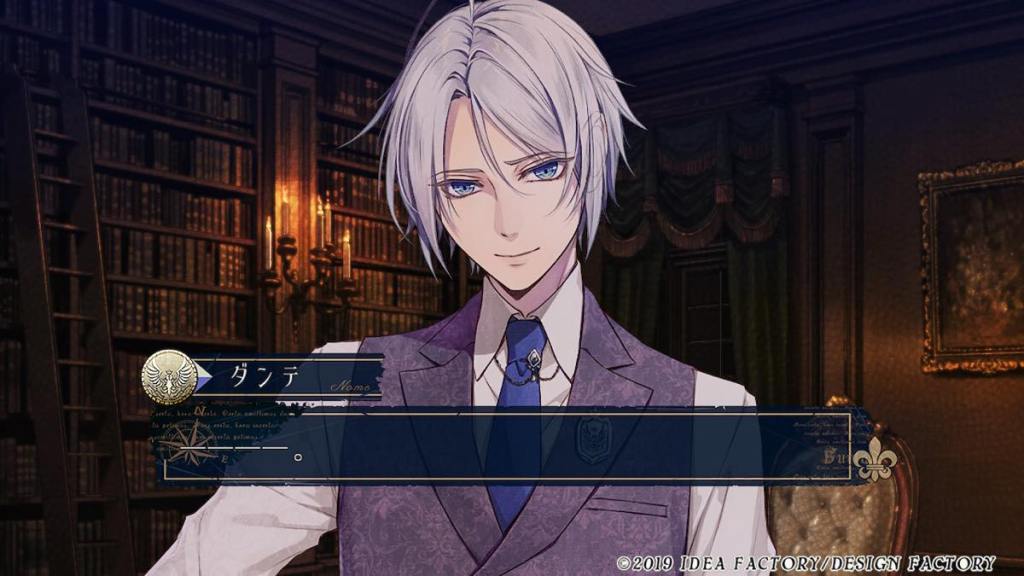Advance the dialogue by clicking the text box

pyautogui.click(x=500, y=446)
